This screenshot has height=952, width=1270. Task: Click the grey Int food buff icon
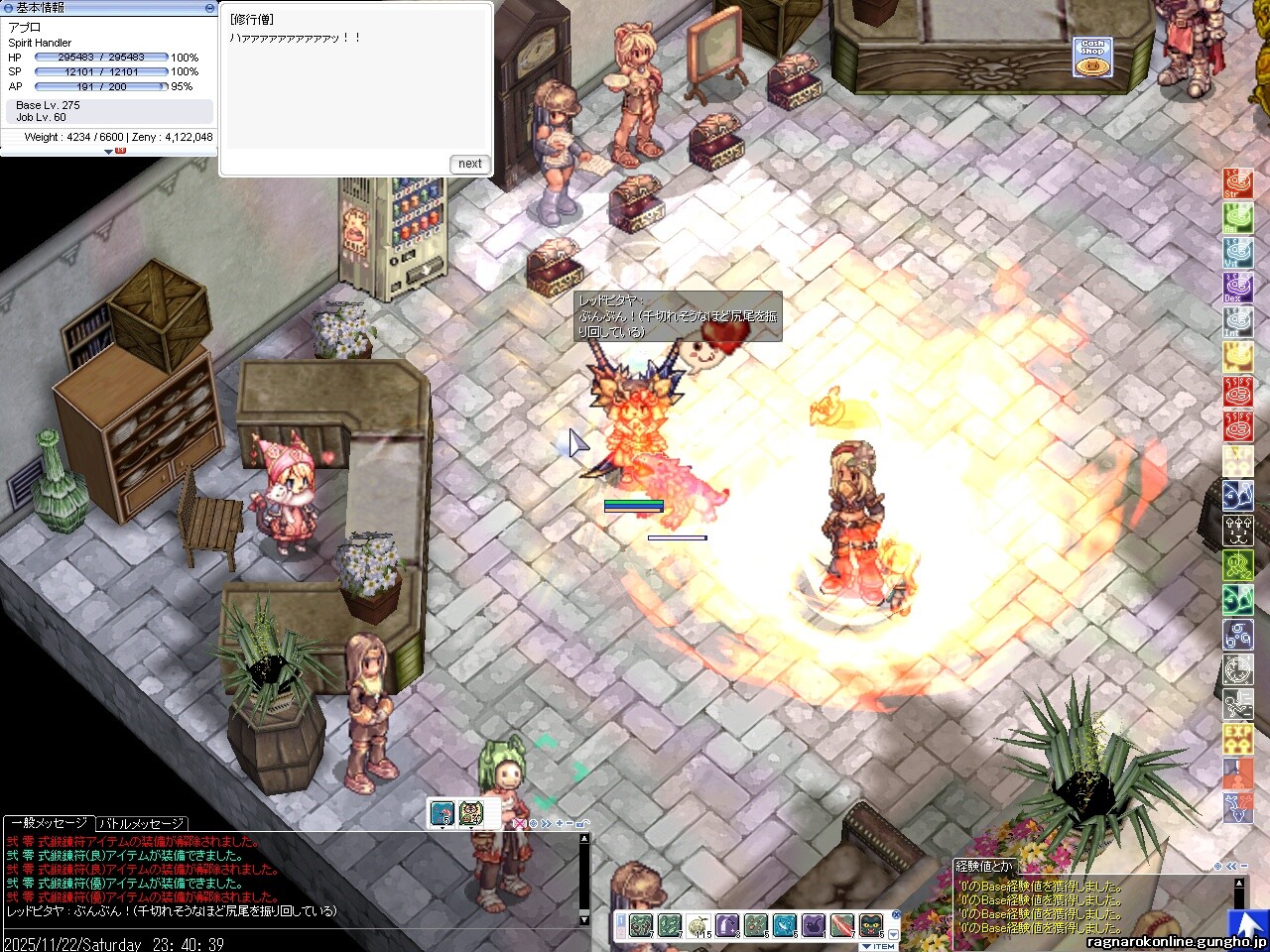pyautogui.click(x=1237, y=321)
